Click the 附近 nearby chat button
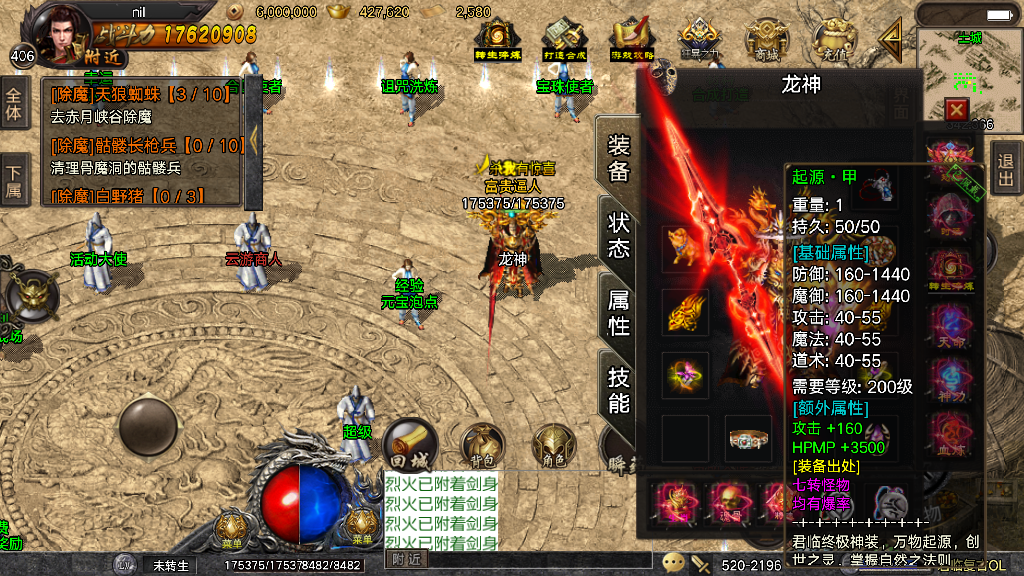The height and width of the screenshot is (576, 1024). click(x=407, y=560)
